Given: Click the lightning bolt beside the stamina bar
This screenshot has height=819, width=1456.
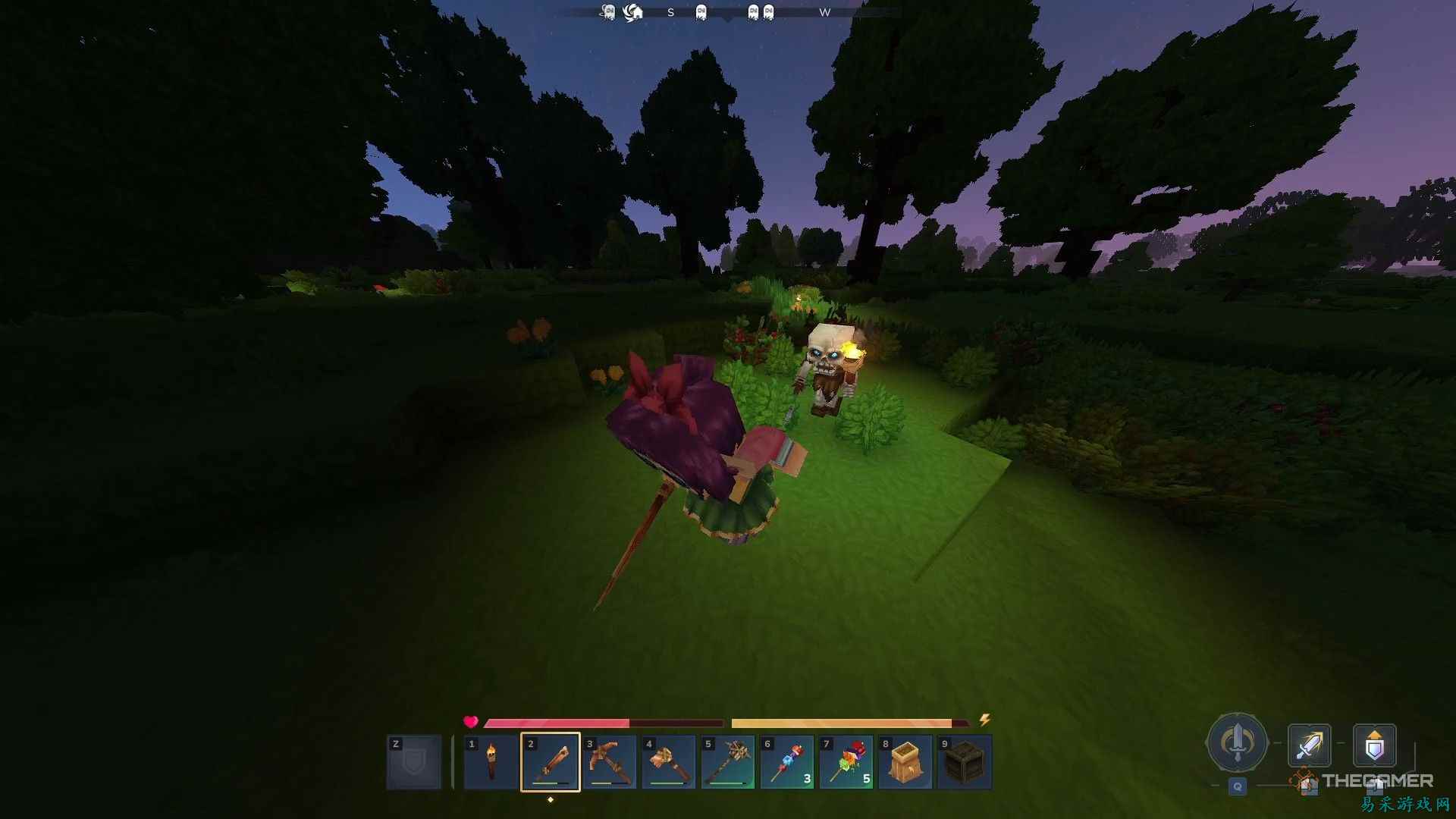Looking at the screenshot, I should (x=985, y=720).
